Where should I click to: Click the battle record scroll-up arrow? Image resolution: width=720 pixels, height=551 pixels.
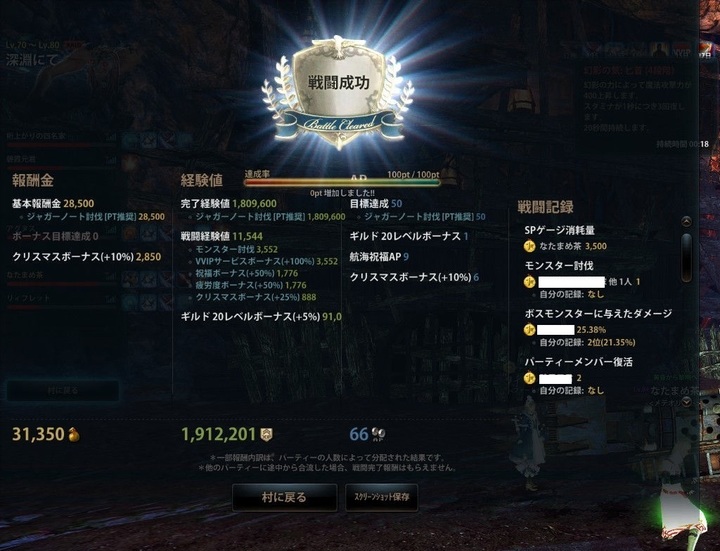686,222
